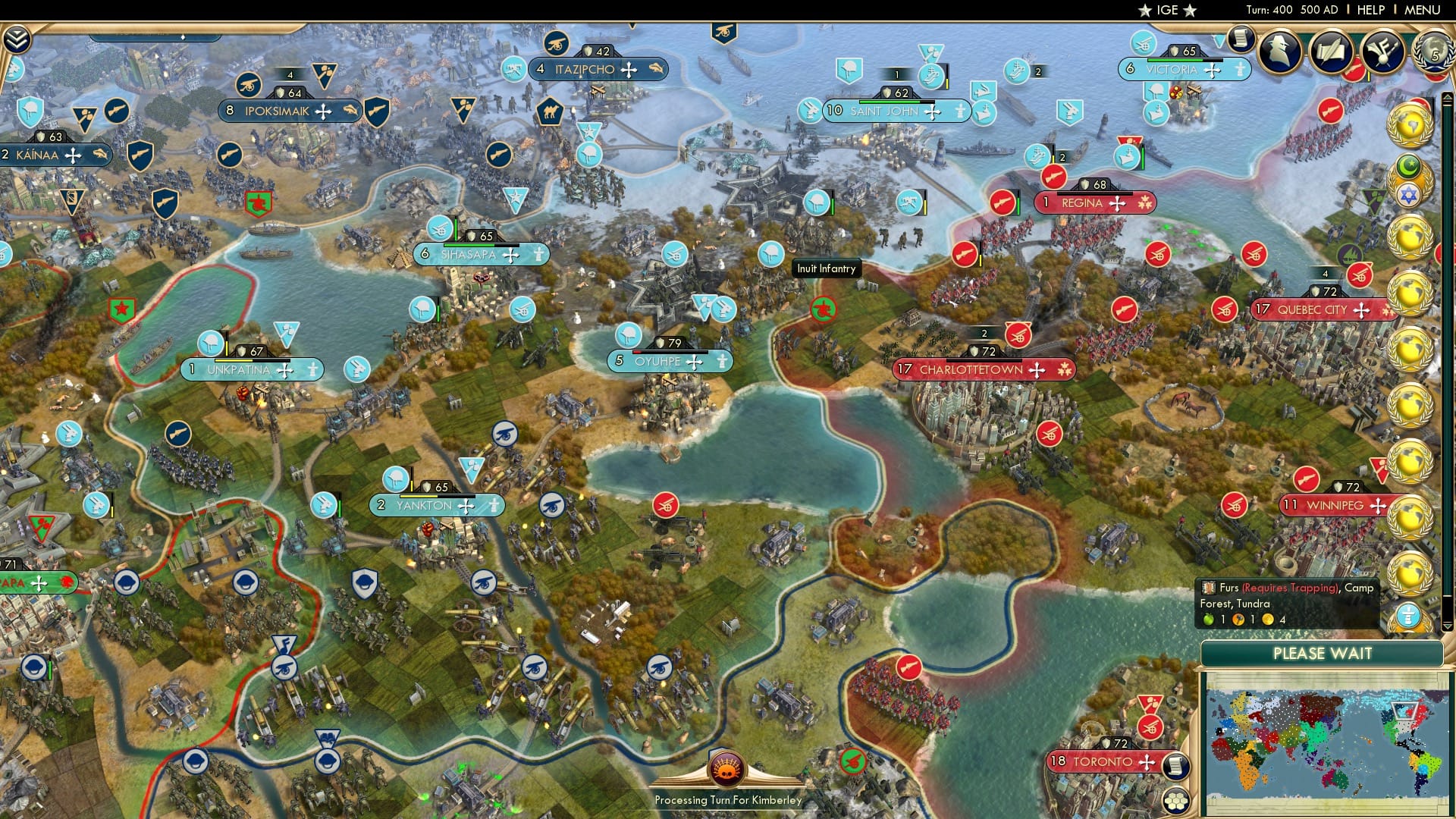Click the Great Person sun icon bottom center
This screenshot has height=819, width=1456.
[x=726, y=768]
